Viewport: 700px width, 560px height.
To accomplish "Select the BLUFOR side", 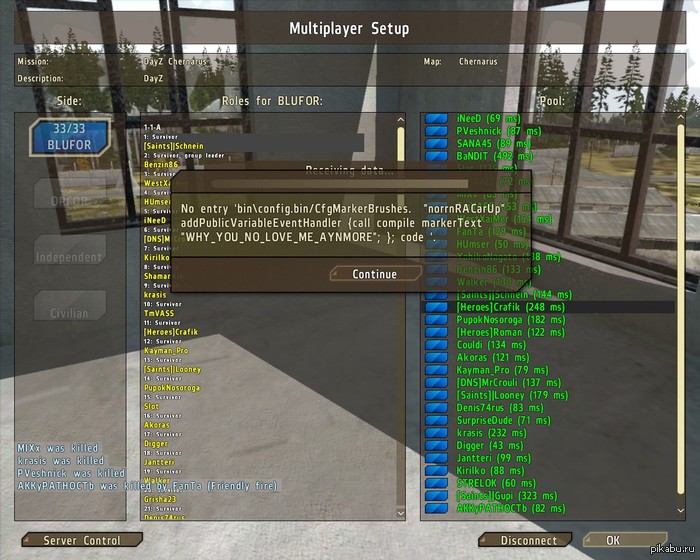I will click(69, 138).
